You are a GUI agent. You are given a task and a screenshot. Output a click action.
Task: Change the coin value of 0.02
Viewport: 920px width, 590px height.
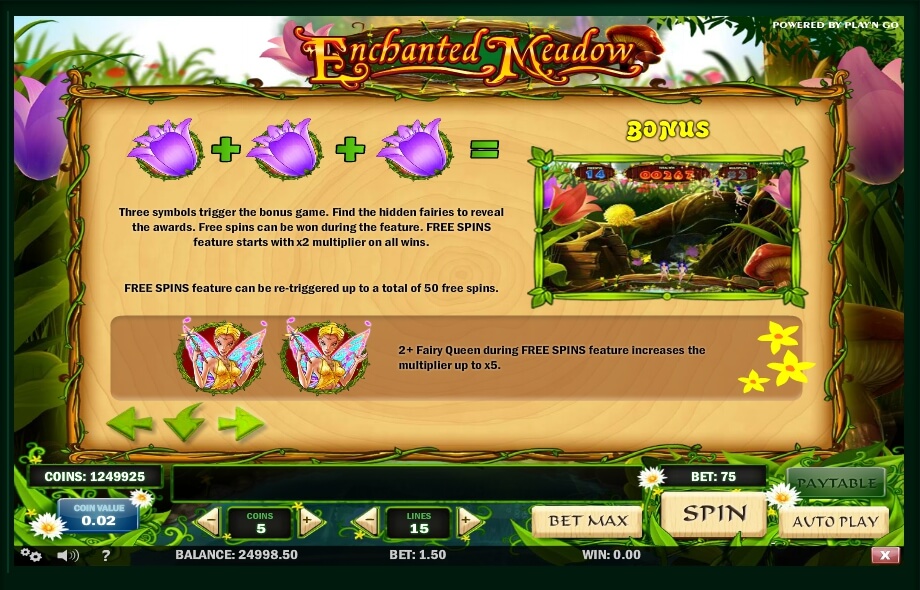[x=99, y=515]
